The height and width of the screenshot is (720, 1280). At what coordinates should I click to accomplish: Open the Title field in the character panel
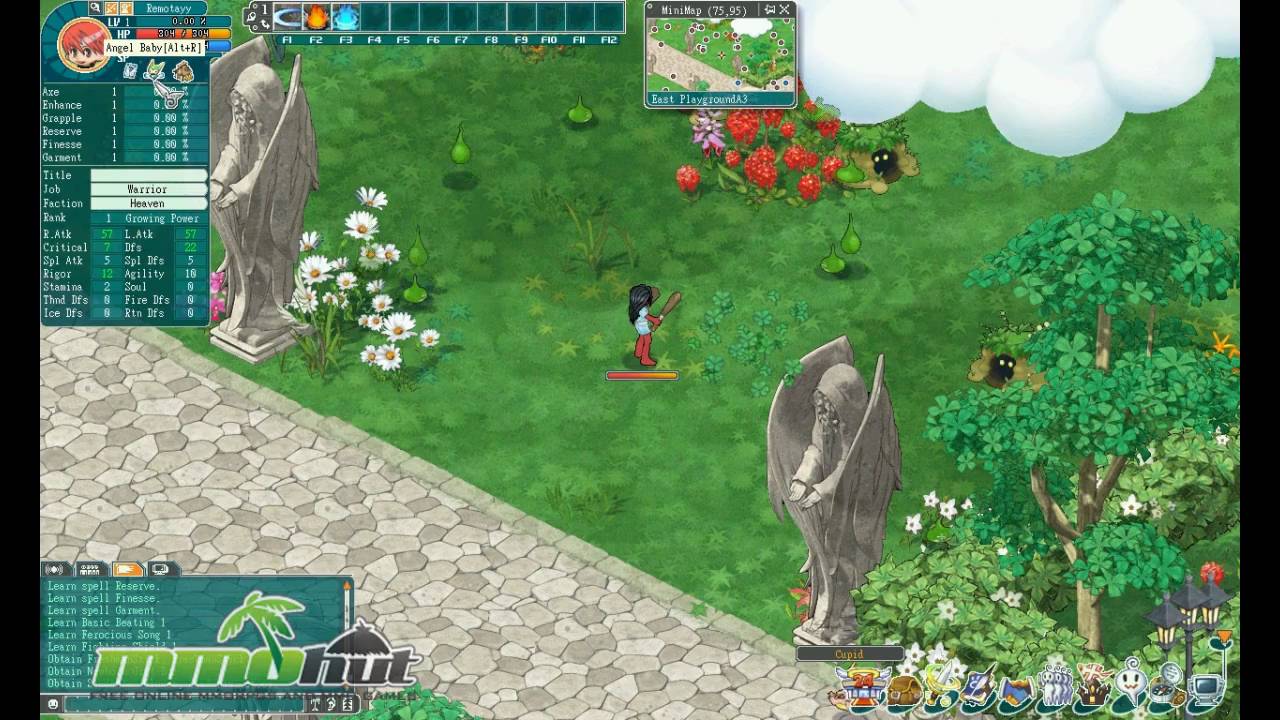tap(148, 174)
